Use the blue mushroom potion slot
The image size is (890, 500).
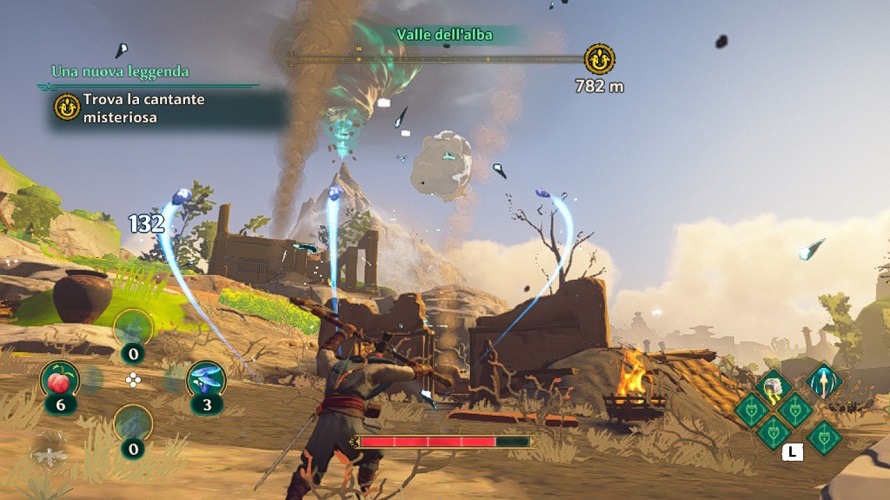pyautogui.click(x=206, y=380)
